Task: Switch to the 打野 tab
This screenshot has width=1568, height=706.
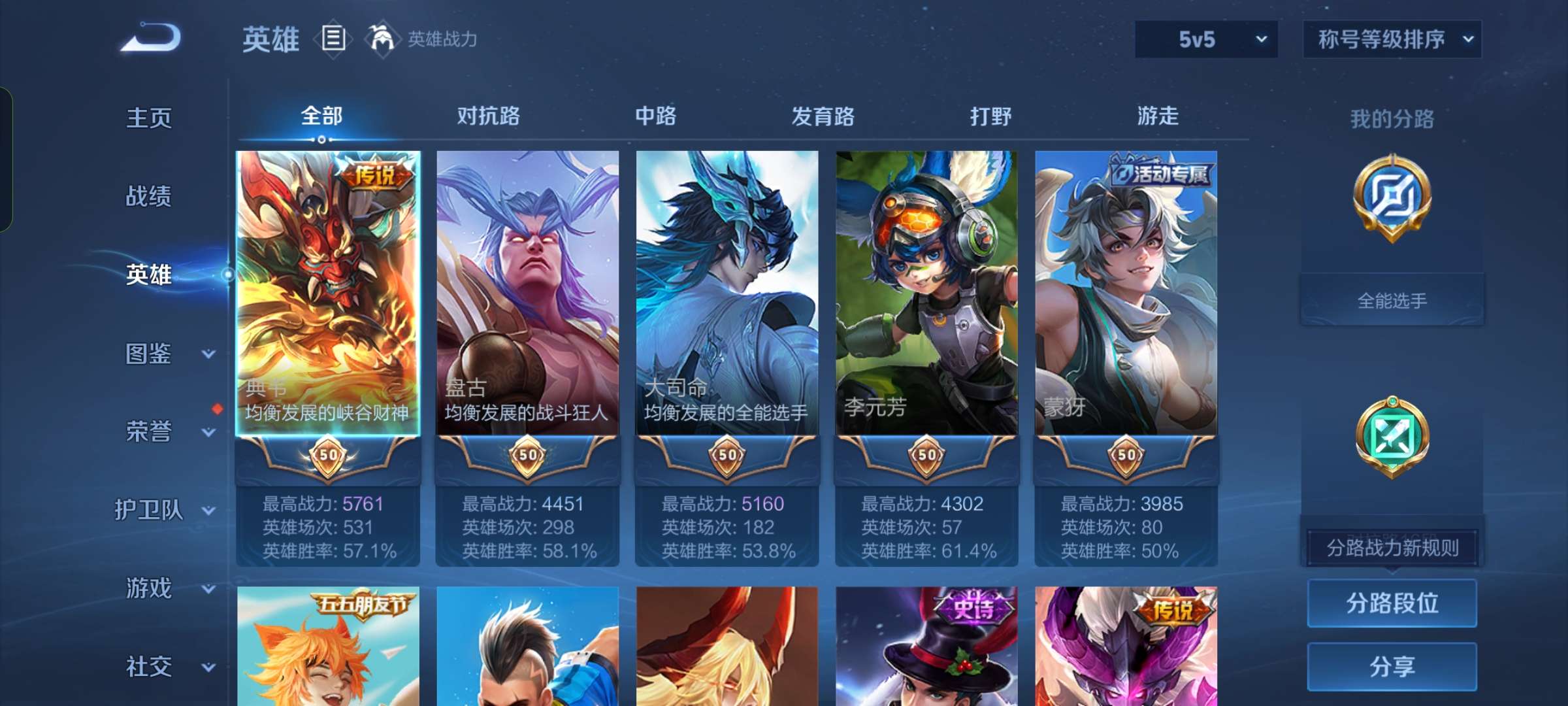Action: coord(991,116)
